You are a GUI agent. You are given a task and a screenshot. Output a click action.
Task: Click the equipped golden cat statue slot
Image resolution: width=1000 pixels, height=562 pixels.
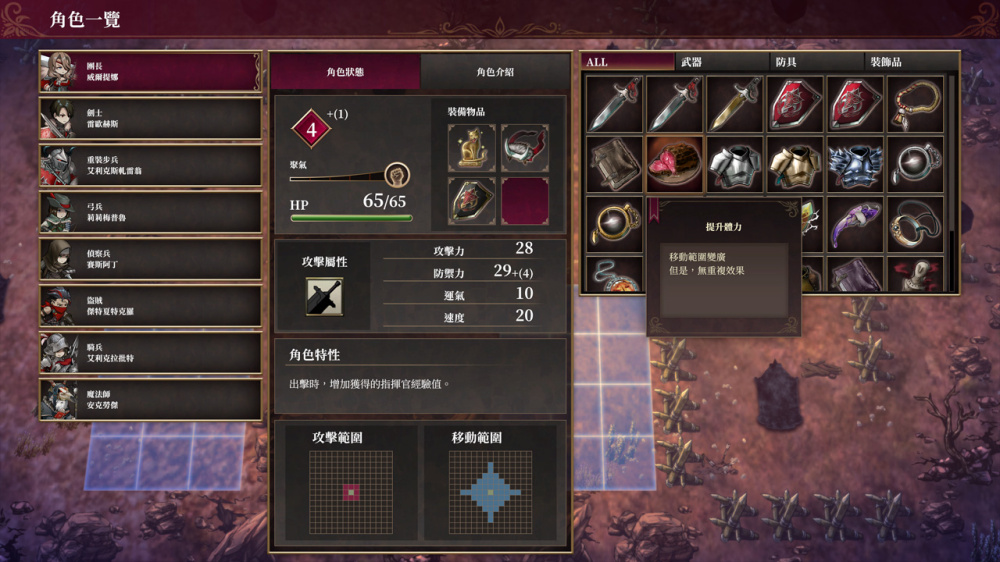471,148
